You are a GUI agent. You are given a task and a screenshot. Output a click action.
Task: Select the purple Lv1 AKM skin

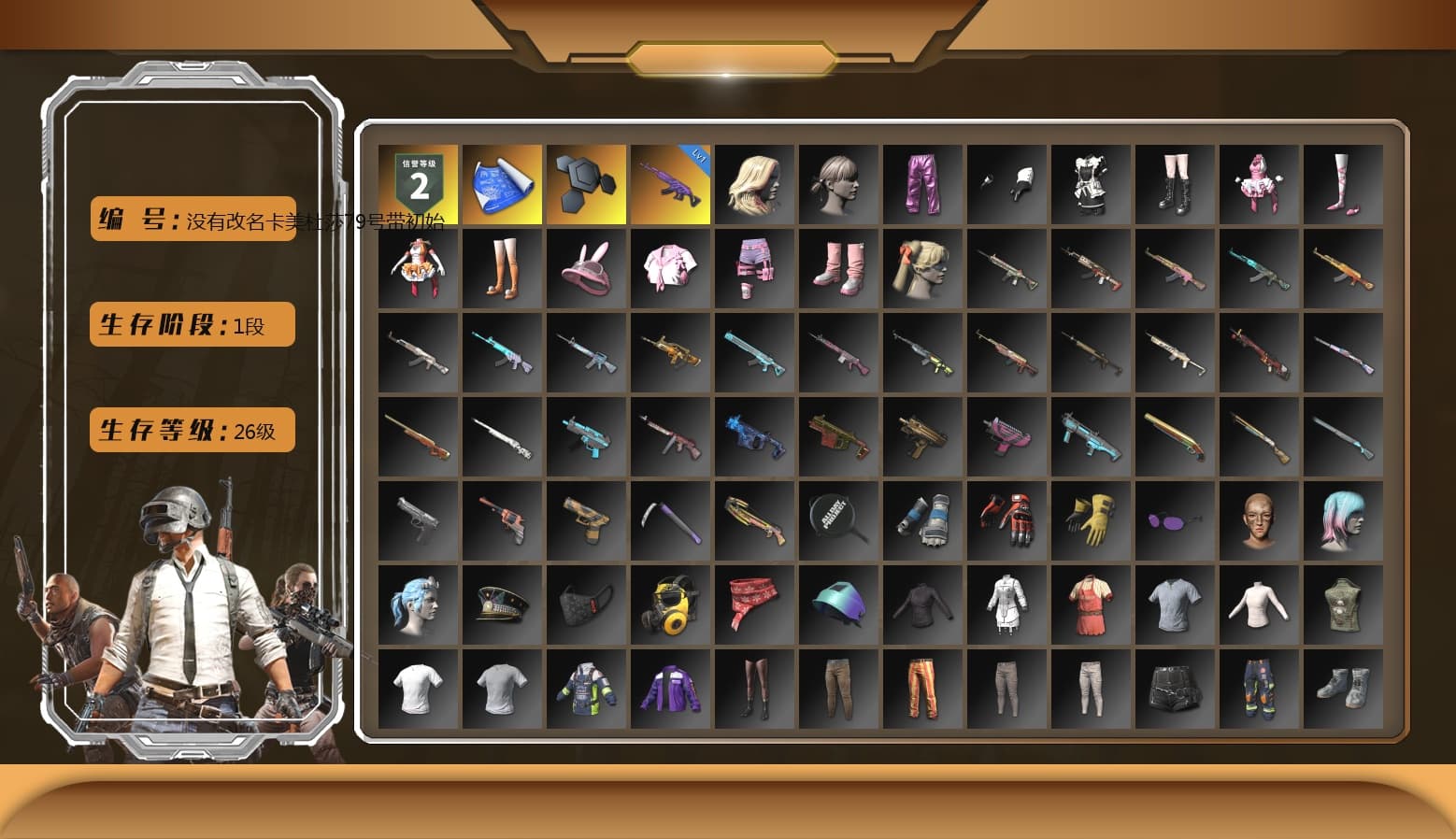[x=669, y=182]
